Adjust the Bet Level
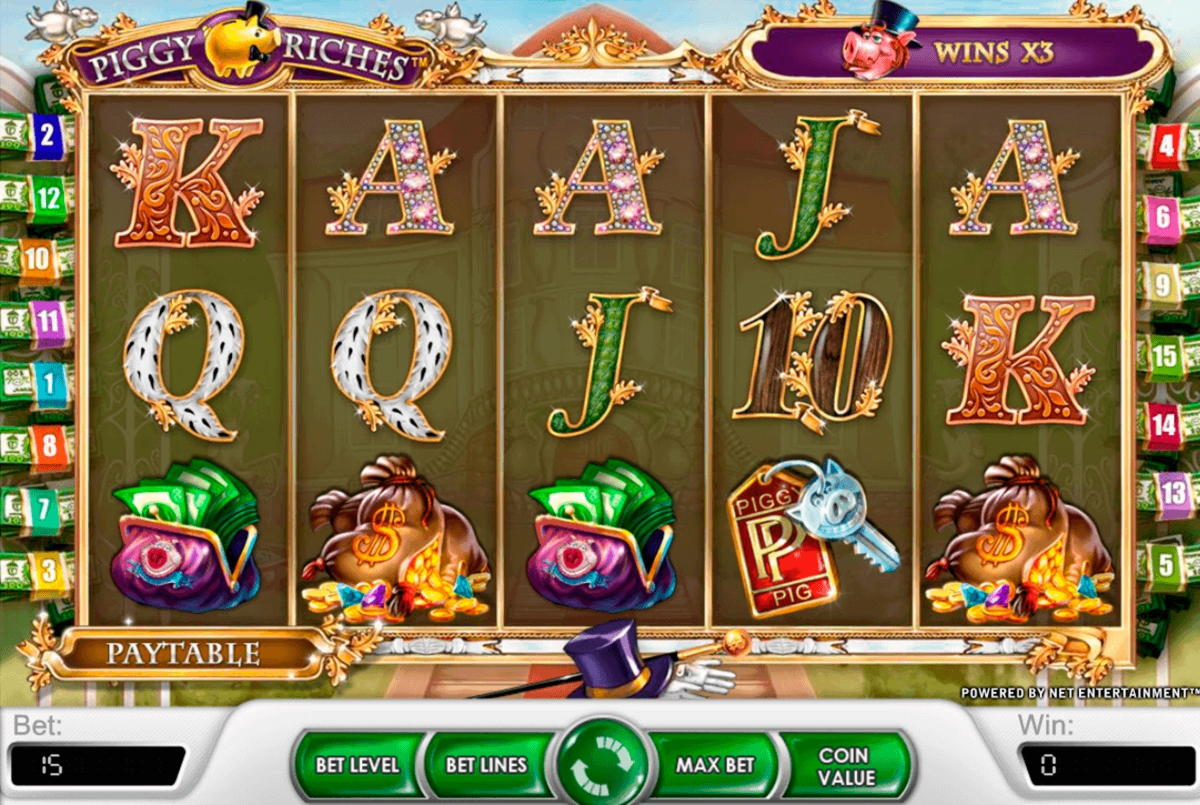 tap(357, 765)
